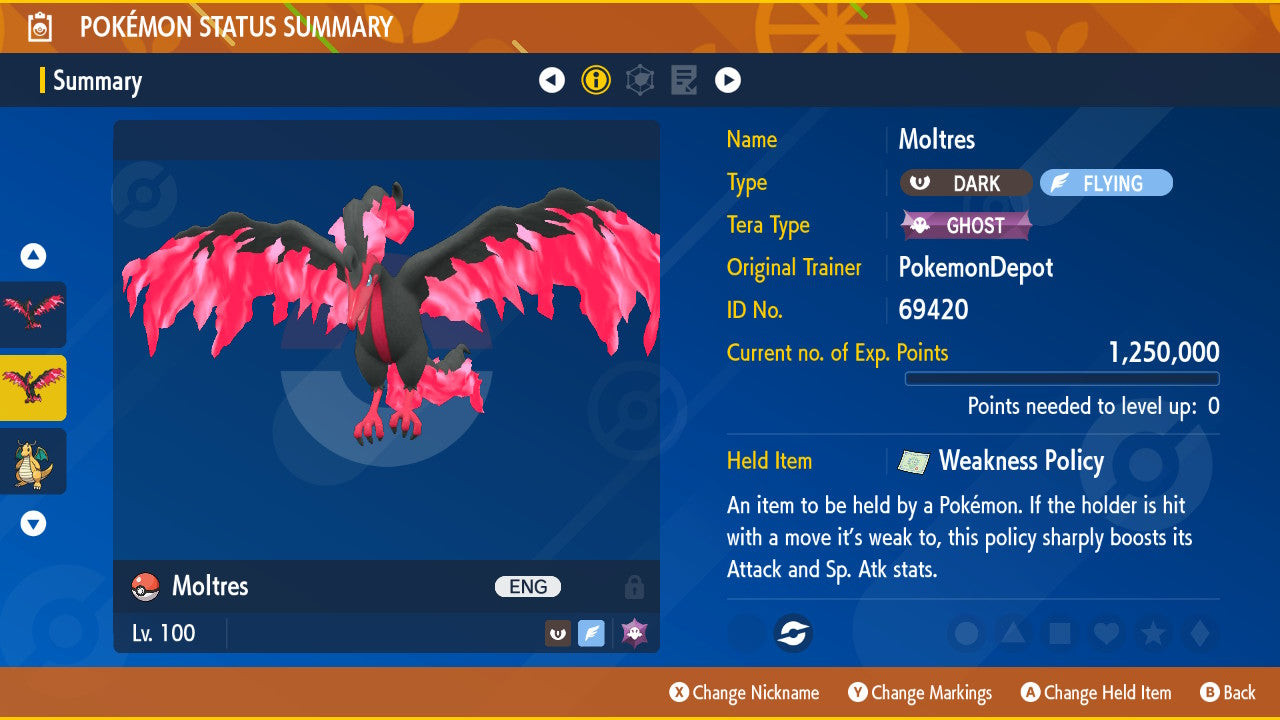
Task: Open Change Markings option
Action: pos(920,692)
